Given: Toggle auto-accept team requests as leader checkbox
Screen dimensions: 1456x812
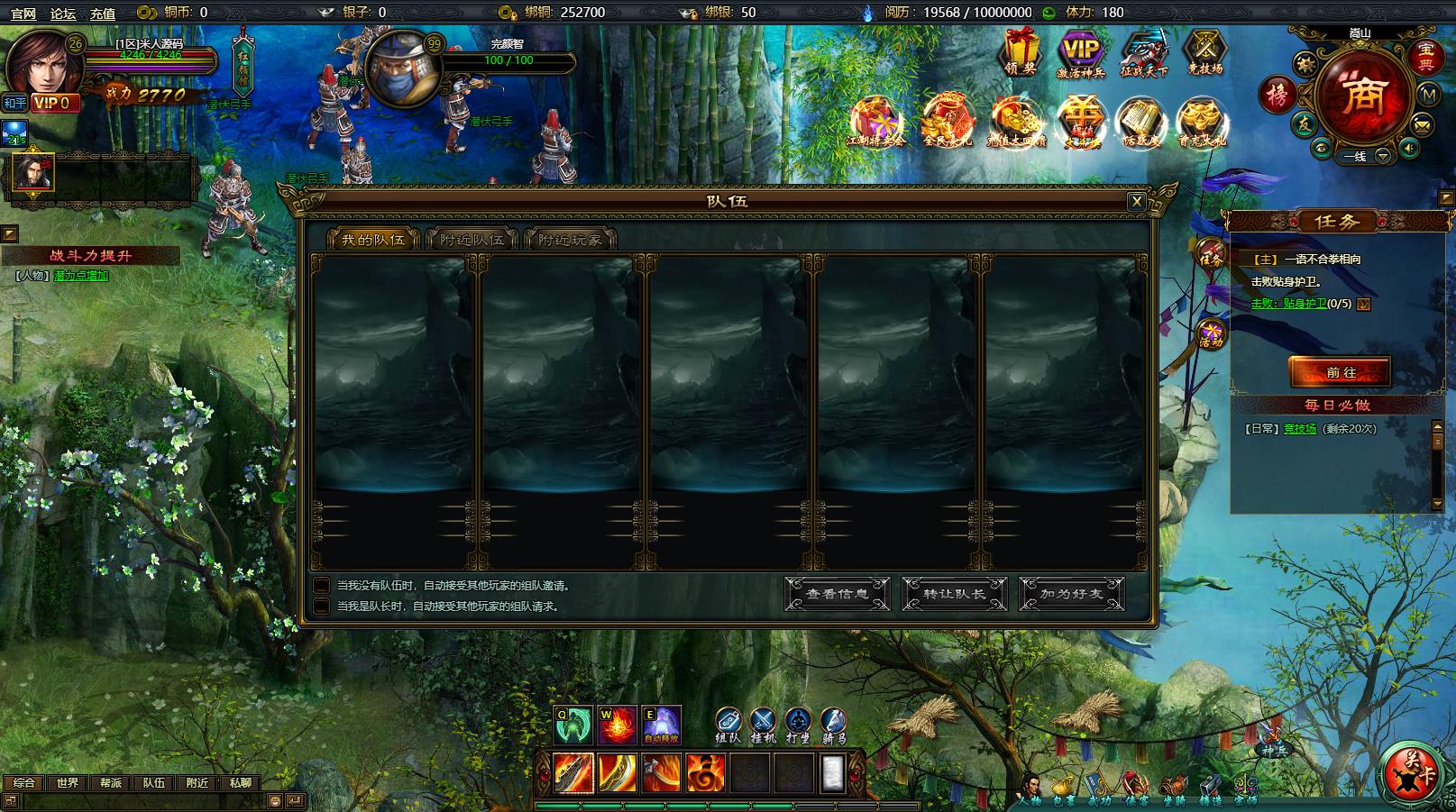Looking at the screenshot, I should (x=321, y=607).
